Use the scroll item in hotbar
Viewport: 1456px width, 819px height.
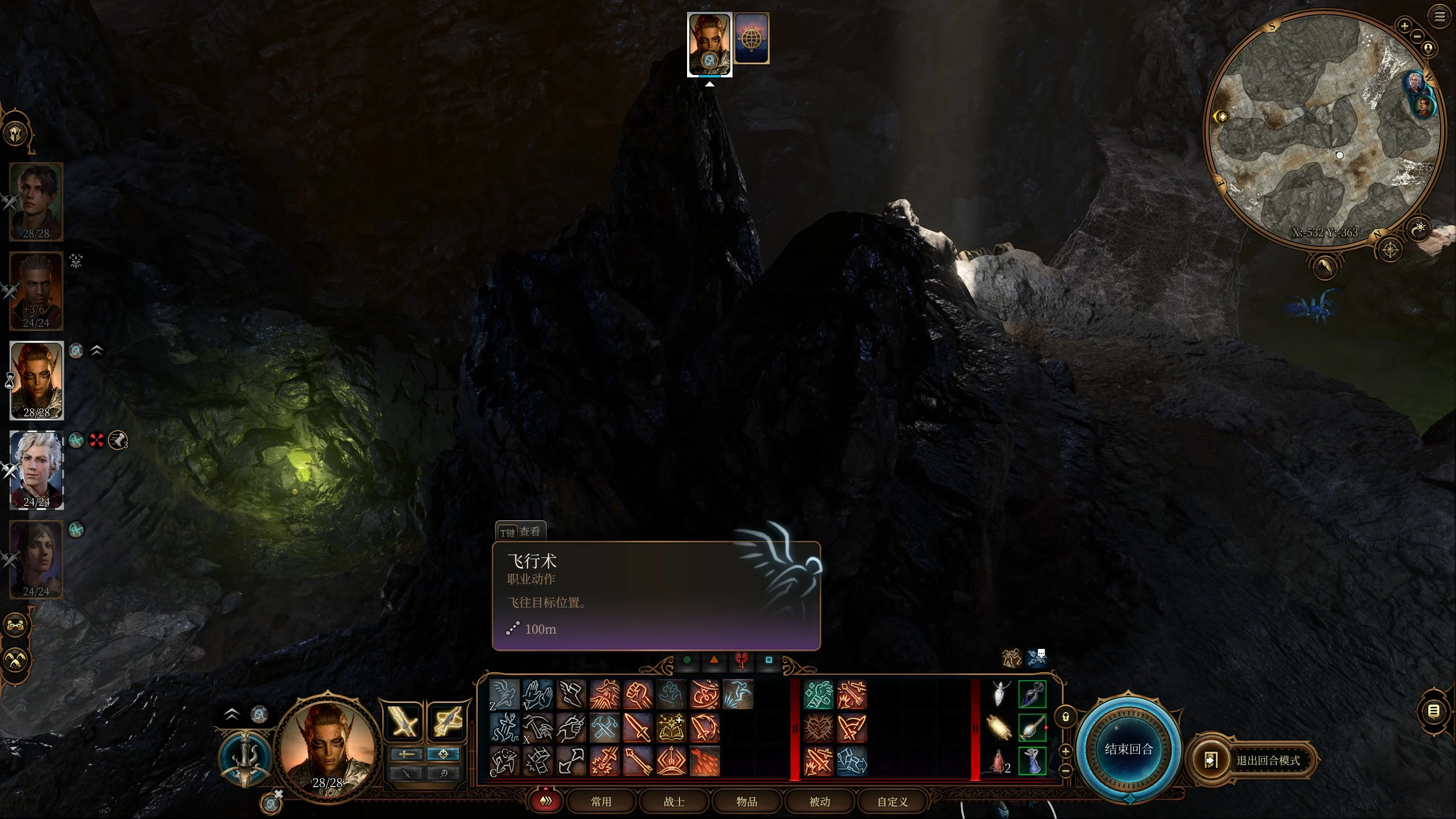point(999,728)
